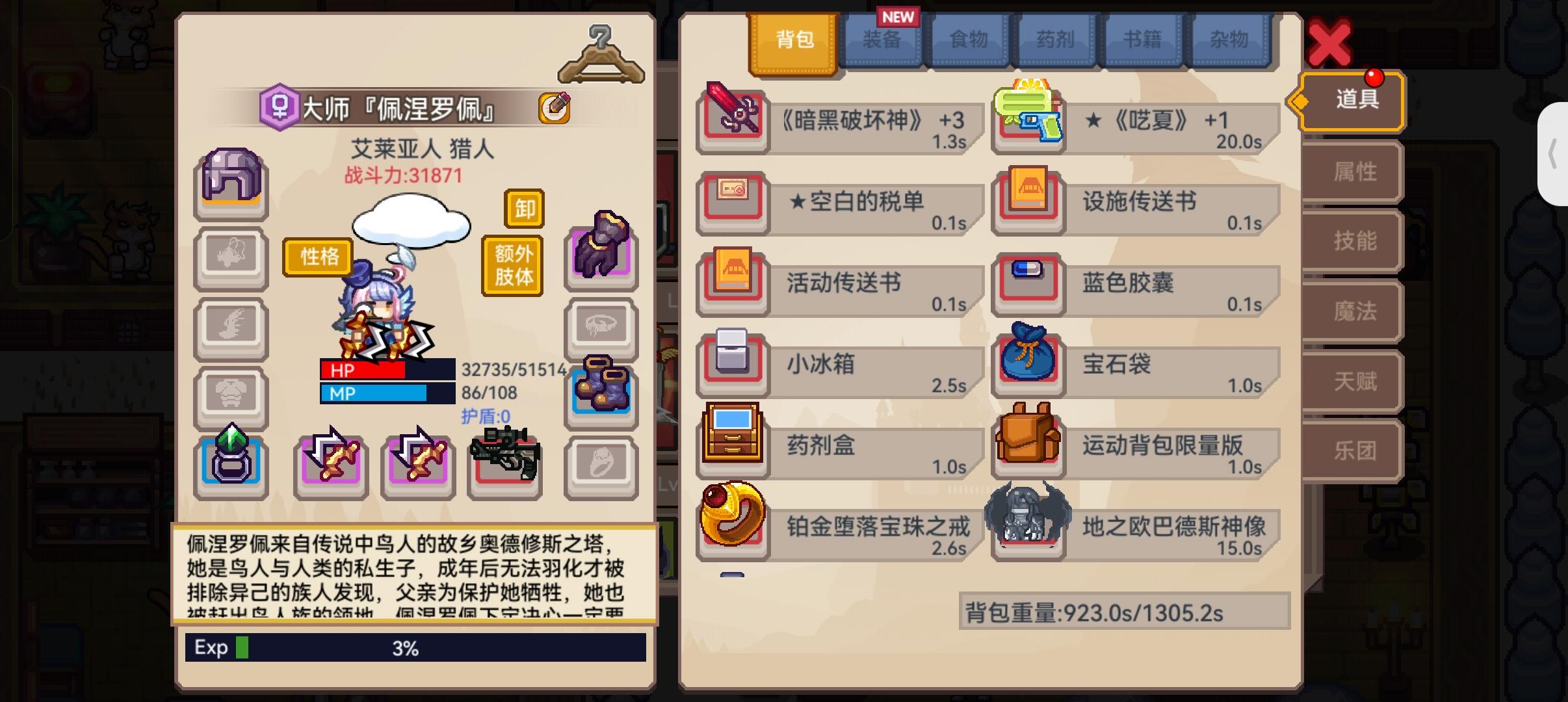The height and width of the screenshot is (702, 1568).
Task: Click the pencil rename icon beside the name
Action: click(x=553, y=109)
